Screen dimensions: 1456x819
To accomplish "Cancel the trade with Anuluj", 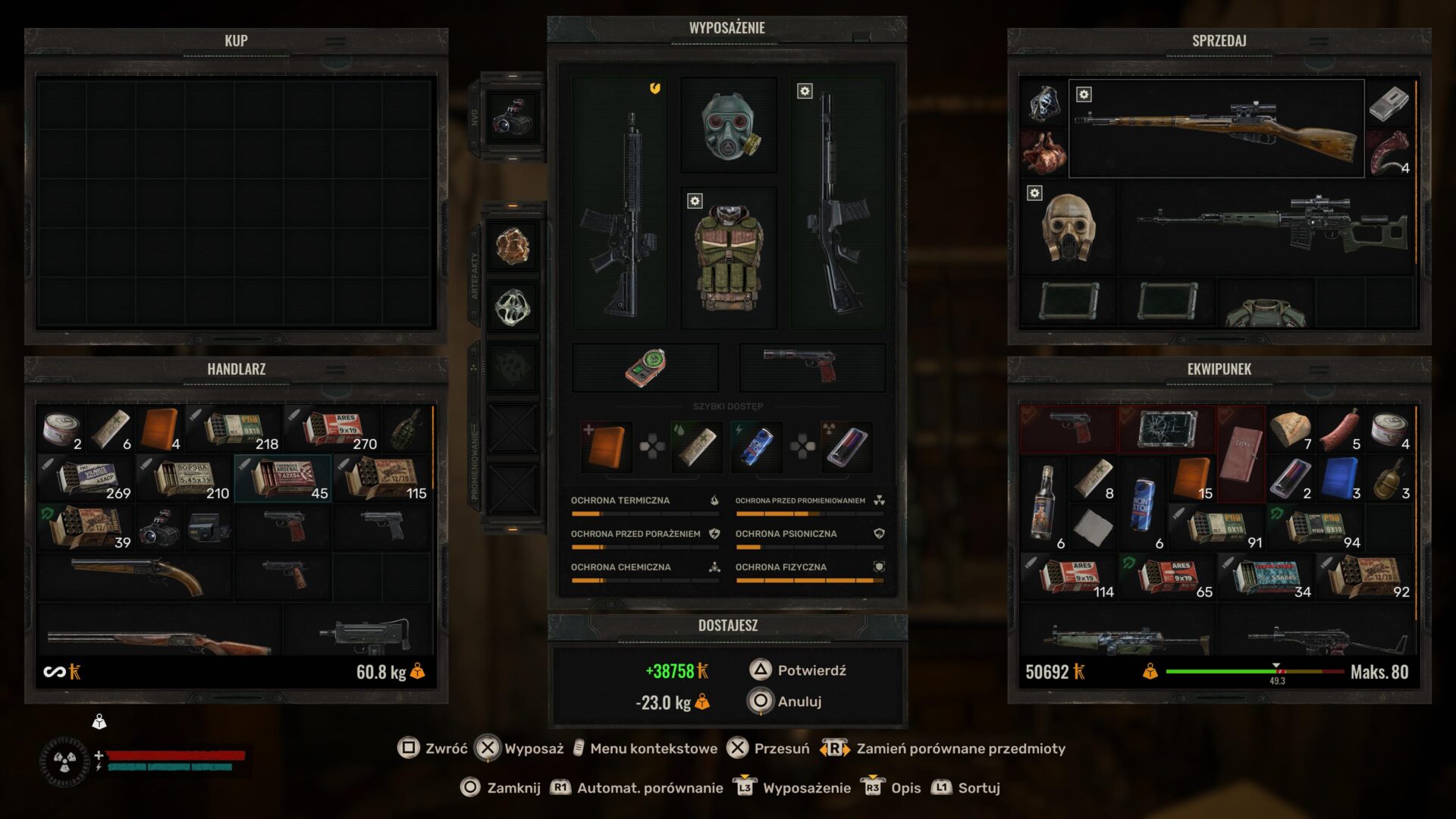I will (799, 701).
